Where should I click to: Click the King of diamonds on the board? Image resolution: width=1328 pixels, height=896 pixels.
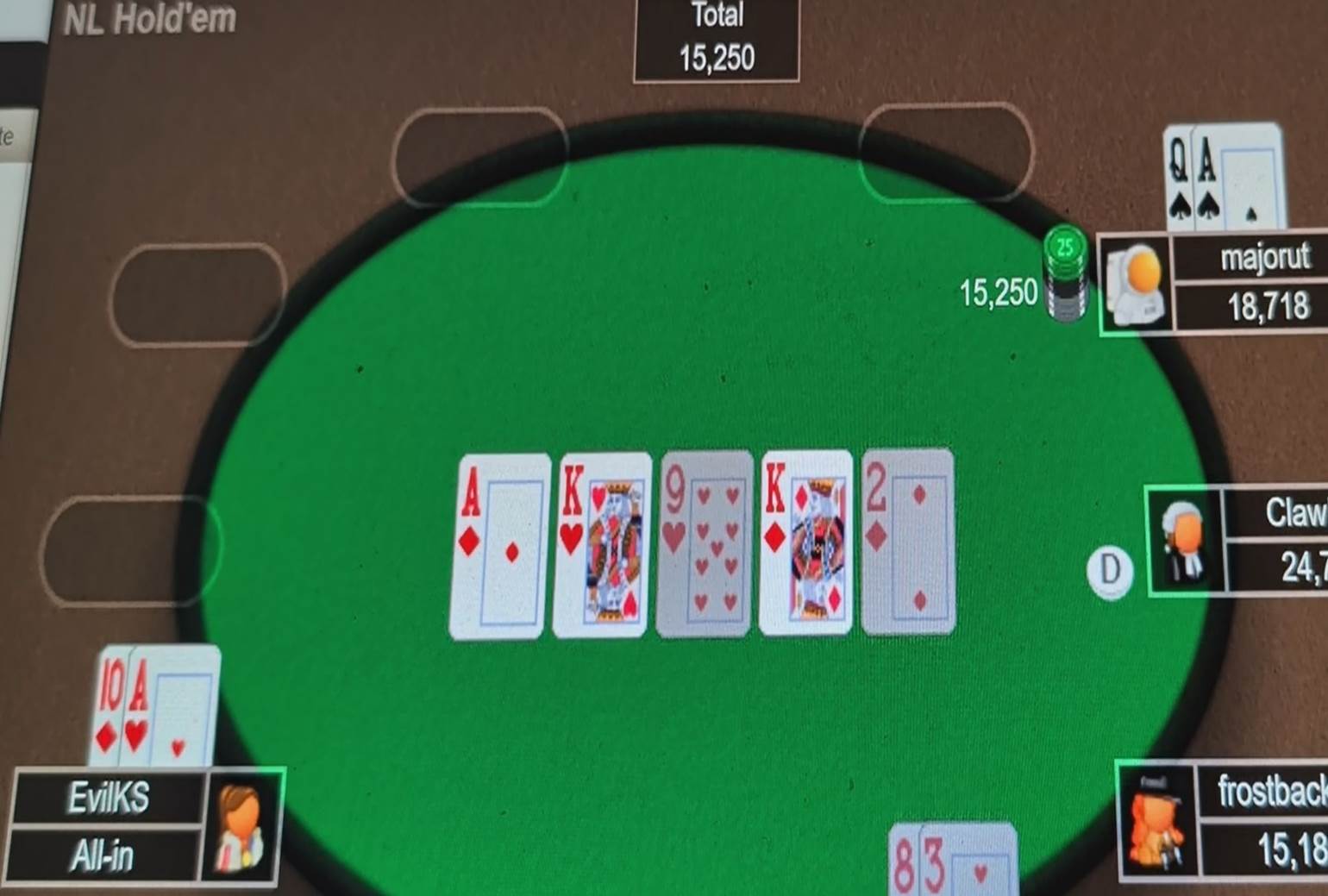click(805, 543)
